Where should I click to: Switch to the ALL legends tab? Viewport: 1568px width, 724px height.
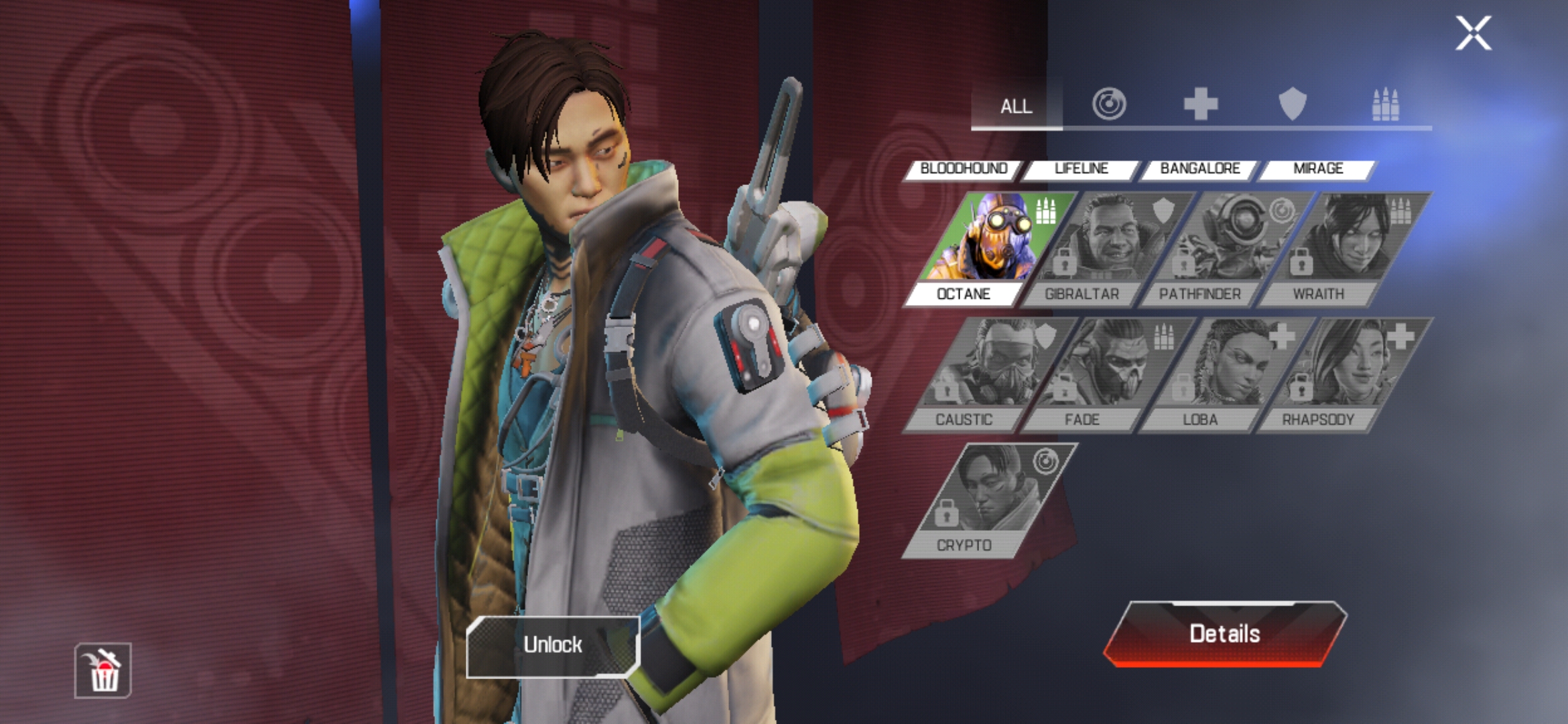coord(1016,106)
